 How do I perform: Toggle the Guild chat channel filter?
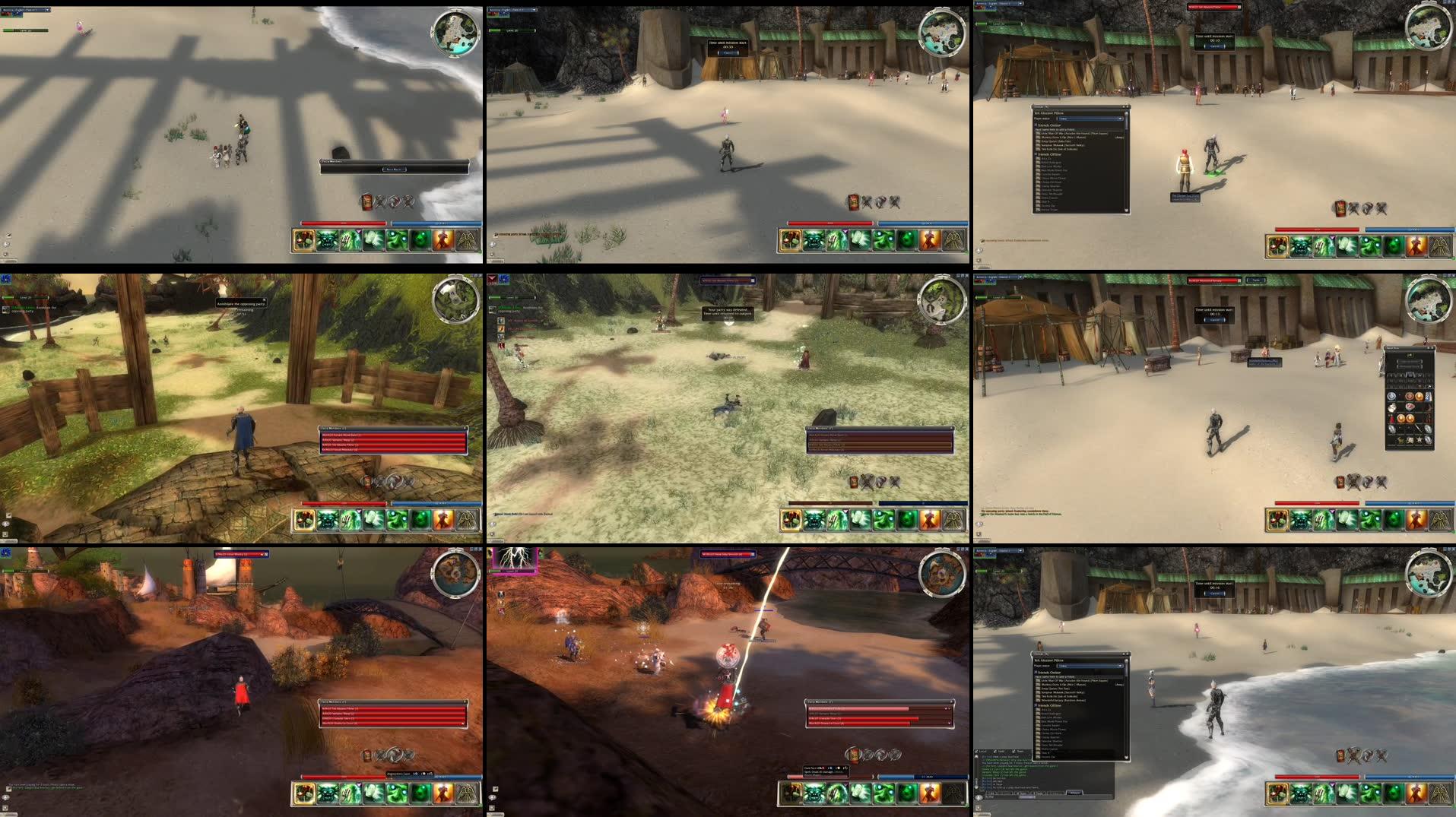pyautogui.click(x=994, y=751)
